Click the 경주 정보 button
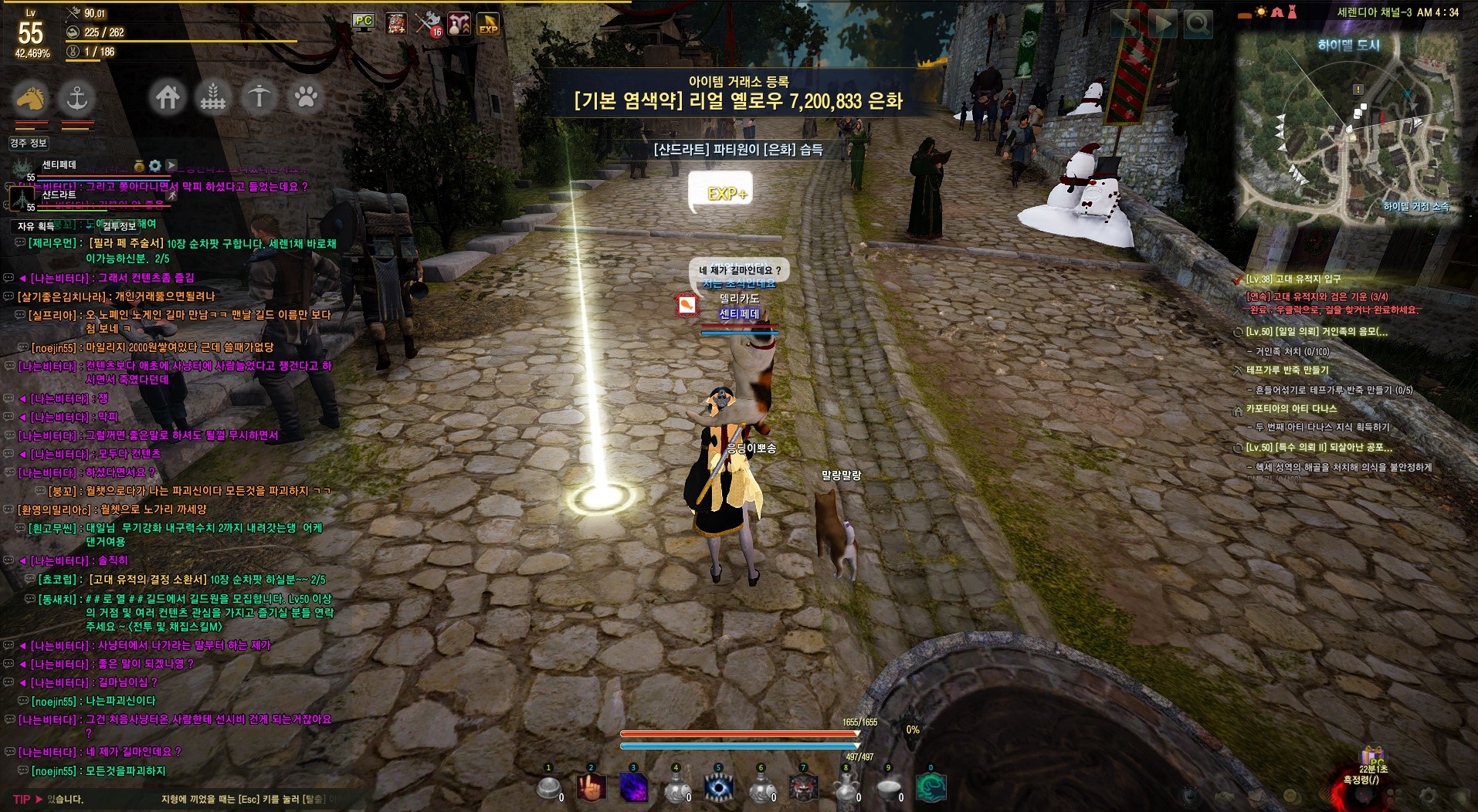This screenshot has height=812, width=1478. click(29, 143)
